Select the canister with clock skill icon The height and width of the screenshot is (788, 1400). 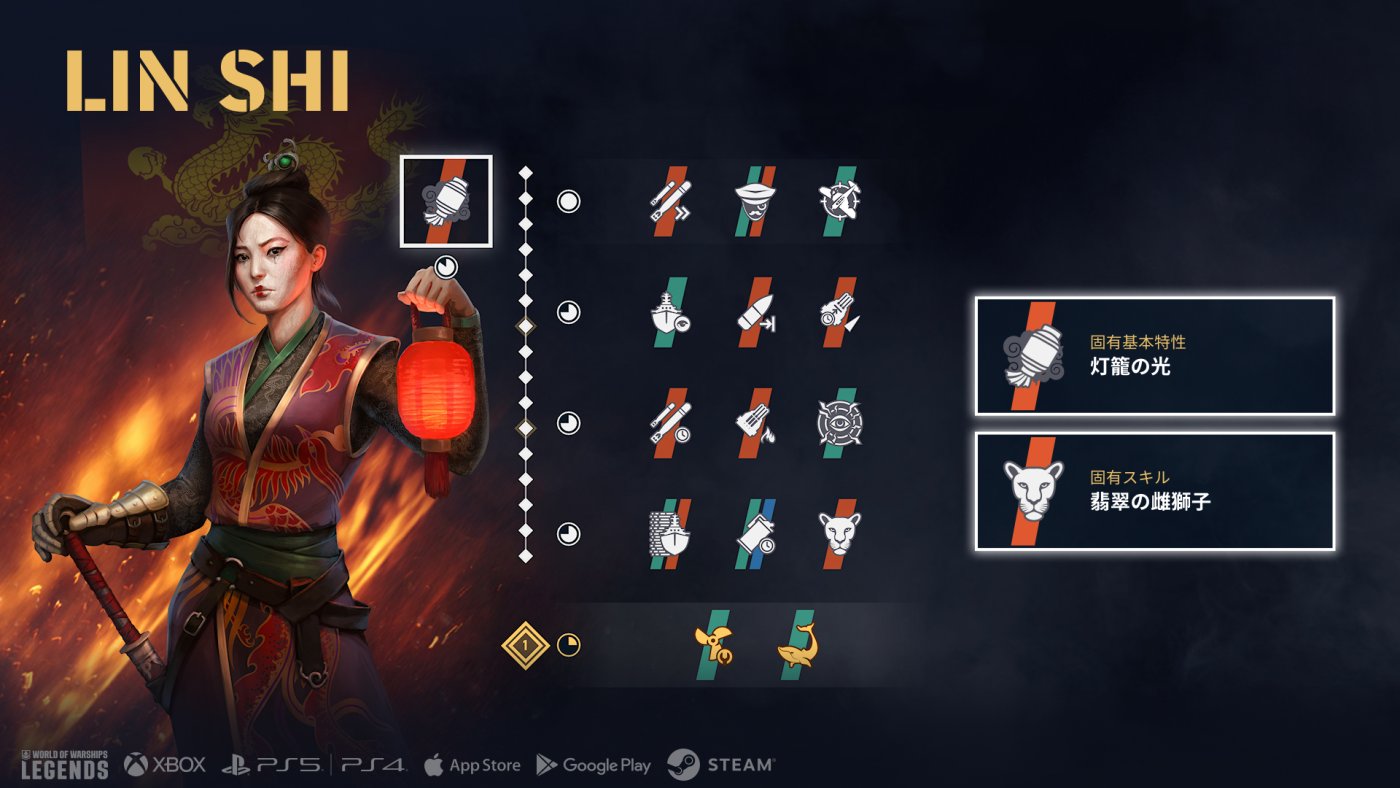755,534
